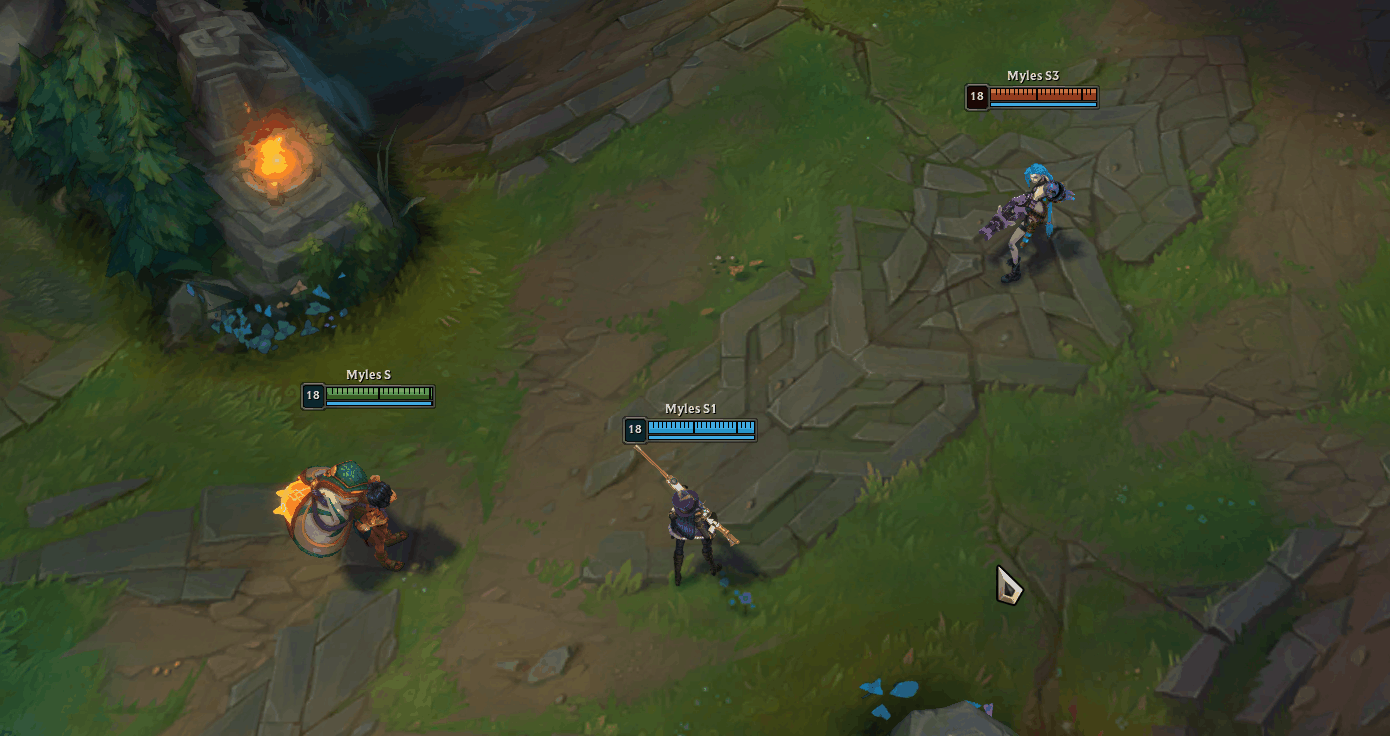Image resolution: width=1390 pixels, height=736 pixels.
Task: Click the green health bar of Myles S
Action: [380, 392]
